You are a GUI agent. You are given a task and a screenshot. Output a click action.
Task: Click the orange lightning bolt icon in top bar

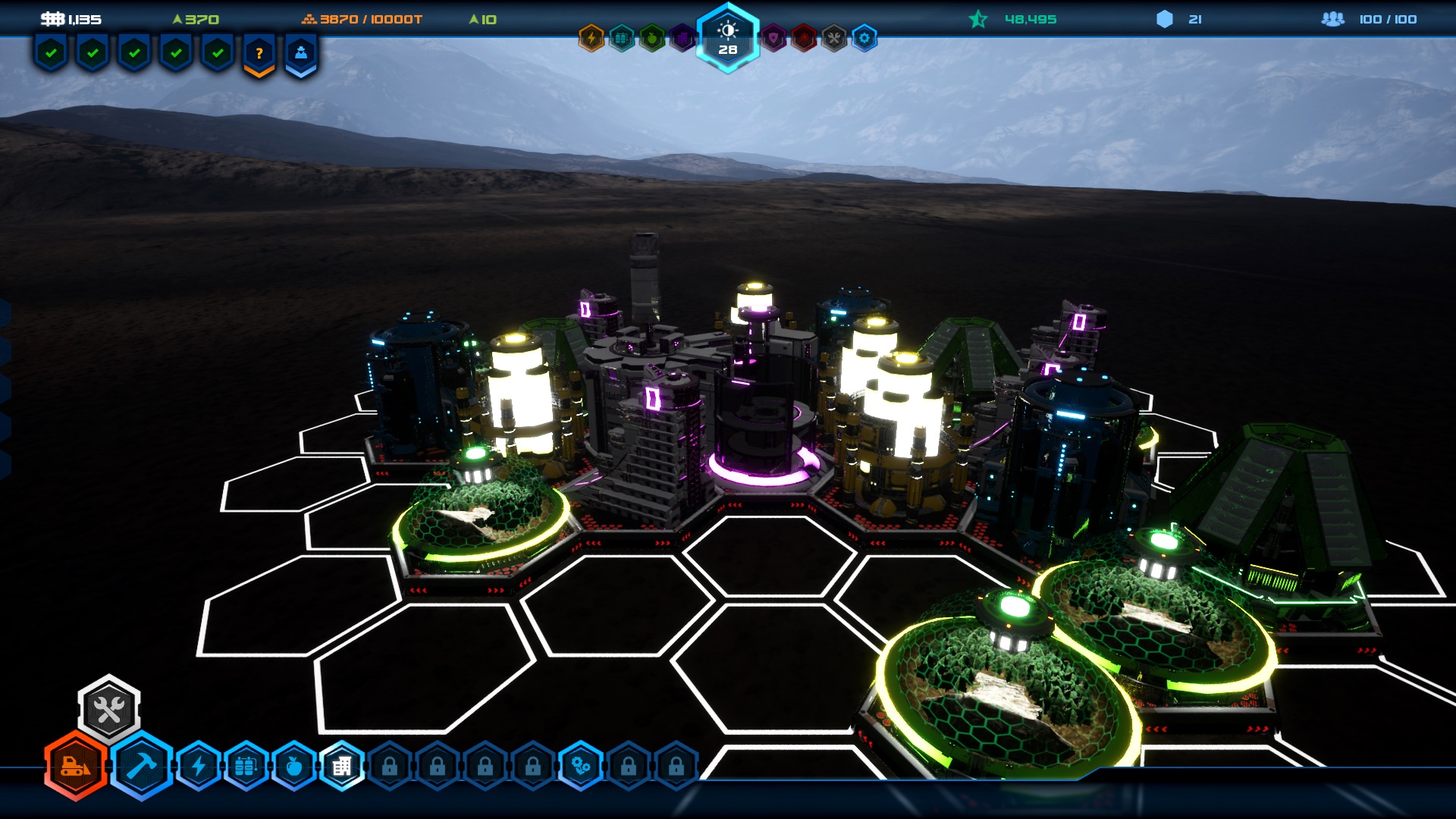pyautogui.click(x=591, y=38)
